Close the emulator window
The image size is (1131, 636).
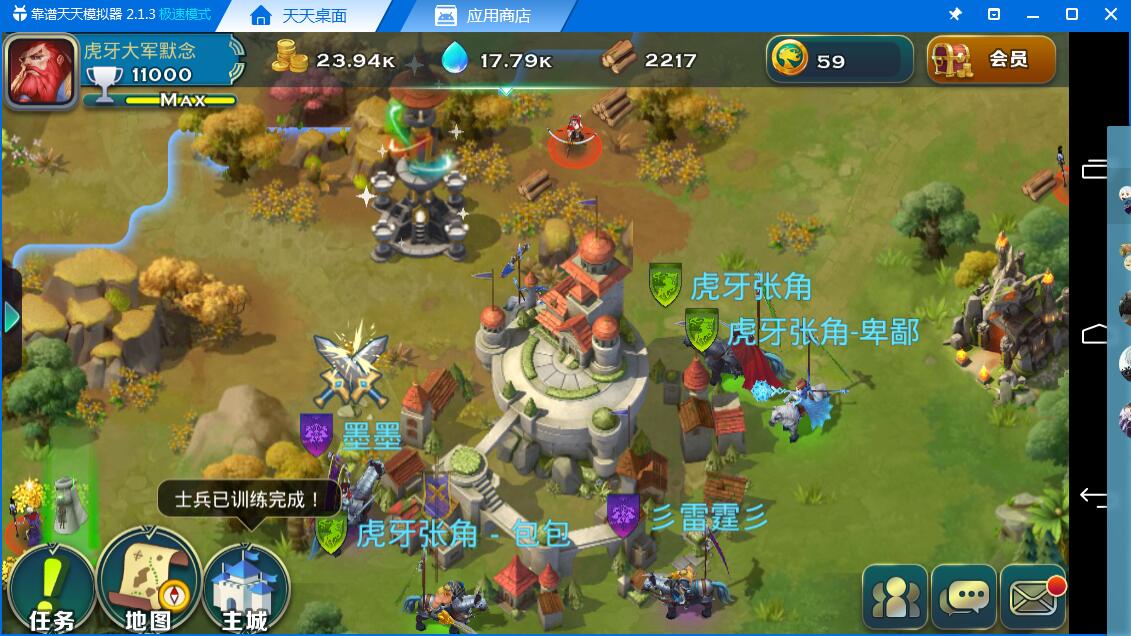tap(1111, 15)
